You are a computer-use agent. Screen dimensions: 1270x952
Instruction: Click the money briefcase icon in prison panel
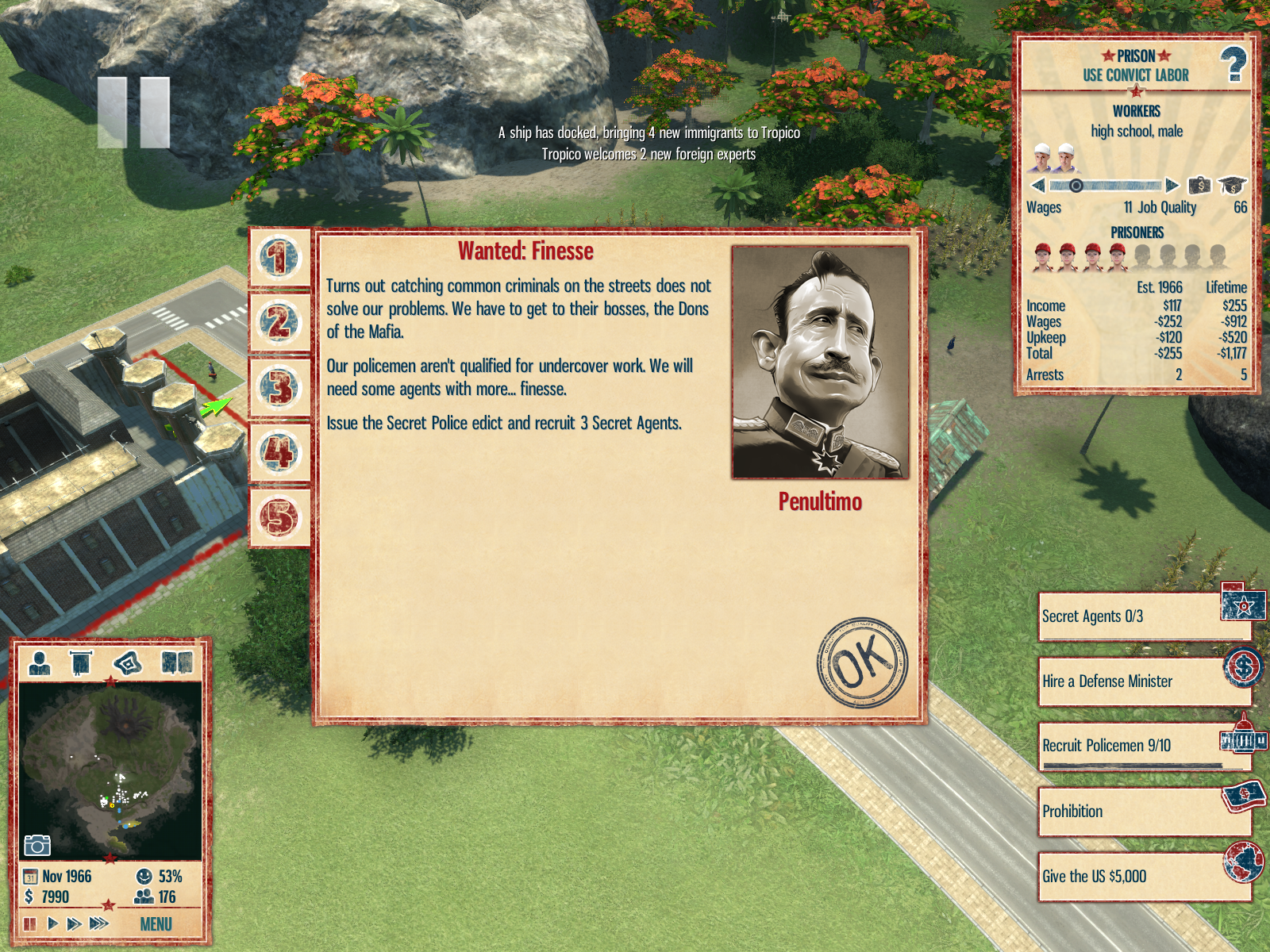[x=1199, y=186]
